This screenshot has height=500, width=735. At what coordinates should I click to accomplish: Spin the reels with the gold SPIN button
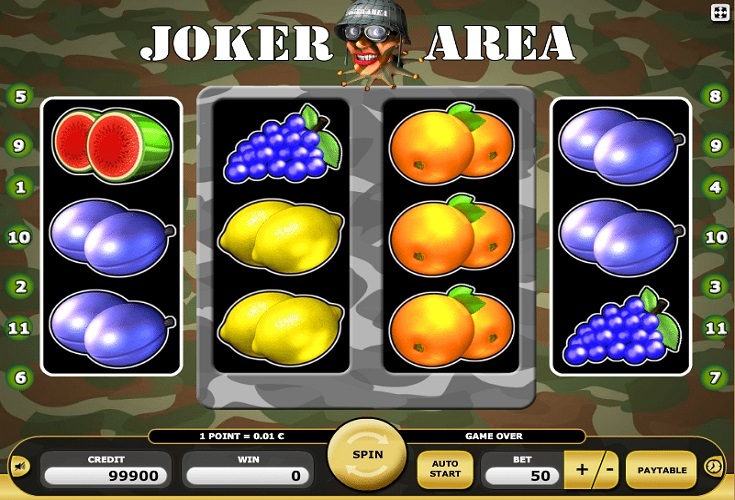pyautogui.click(x=366, y=455)
